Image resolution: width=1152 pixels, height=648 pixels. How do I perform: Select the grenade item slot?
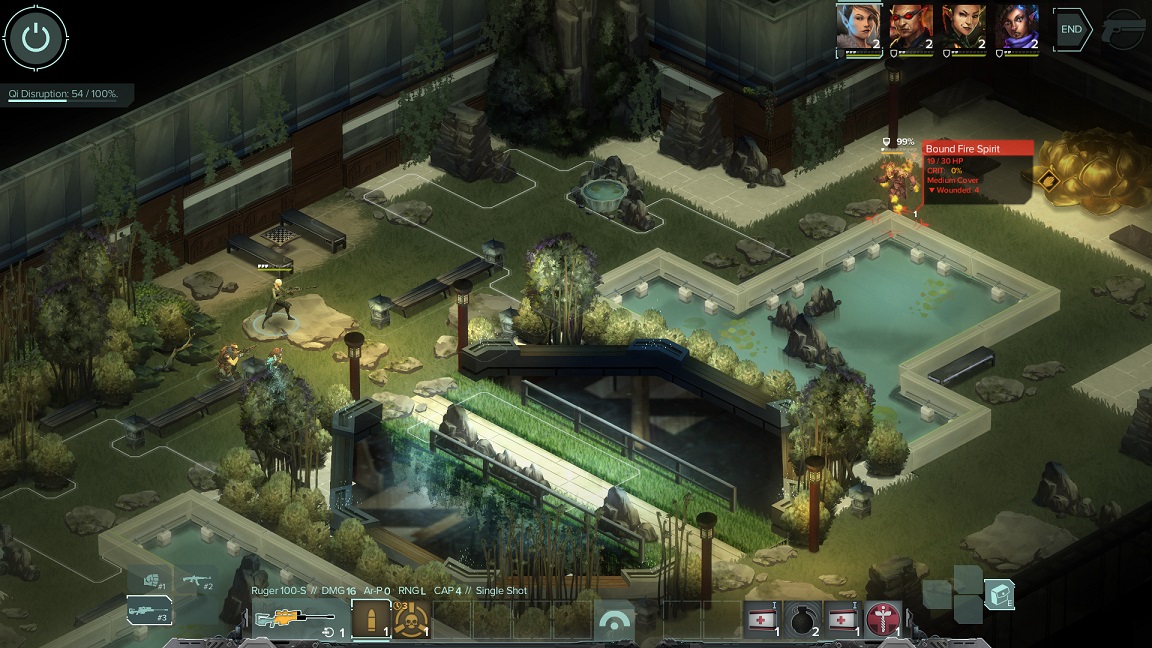coord(802,619)
